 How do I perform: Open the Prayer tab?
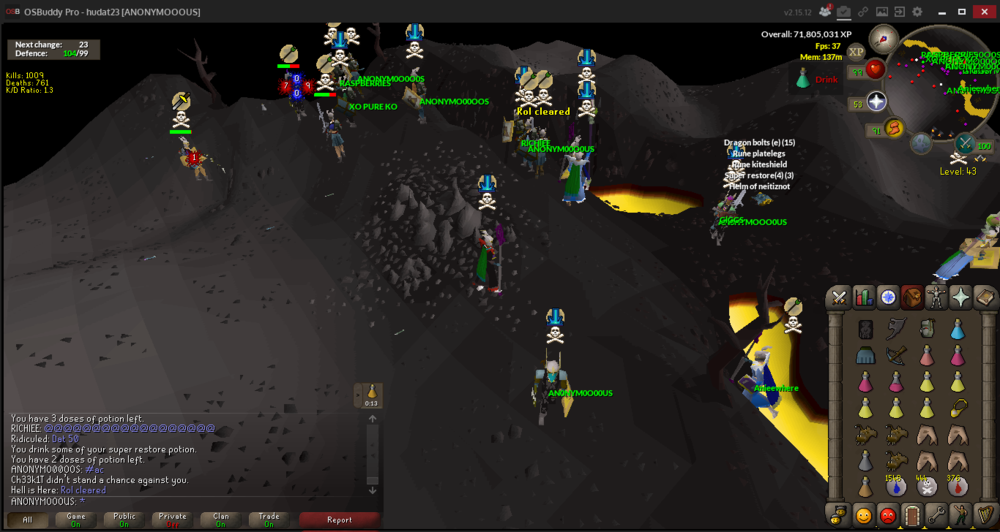pos(960,297)
